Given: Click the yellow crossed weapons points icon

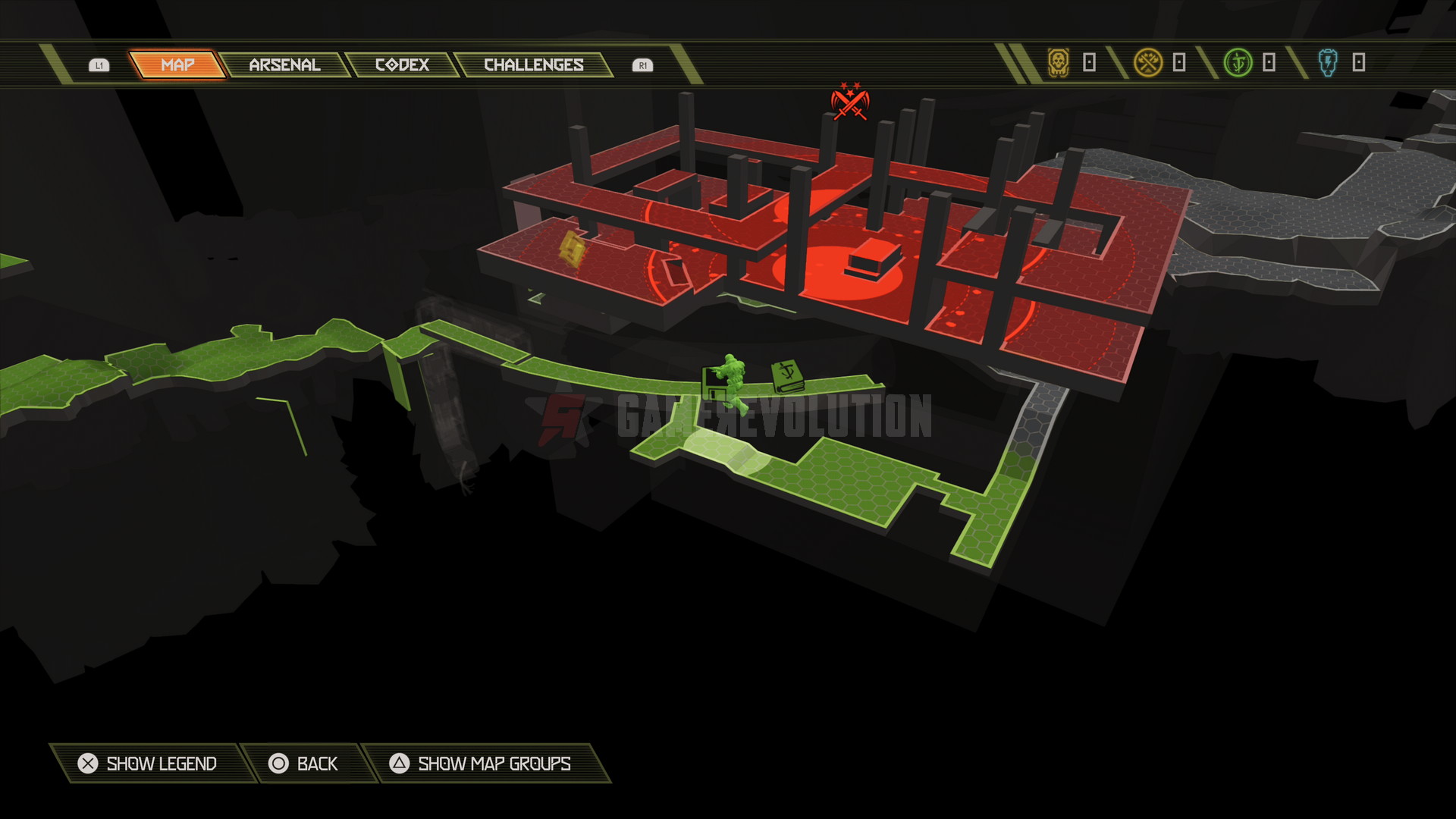Looking at the screenshot, I should tap(1148, 62).
